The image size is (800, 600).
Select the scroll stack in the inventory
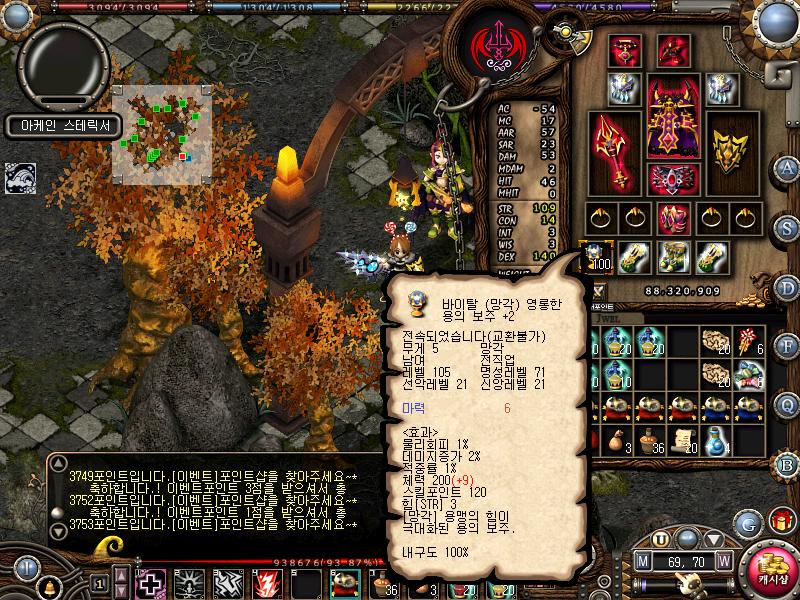click(x=684, y=442)
